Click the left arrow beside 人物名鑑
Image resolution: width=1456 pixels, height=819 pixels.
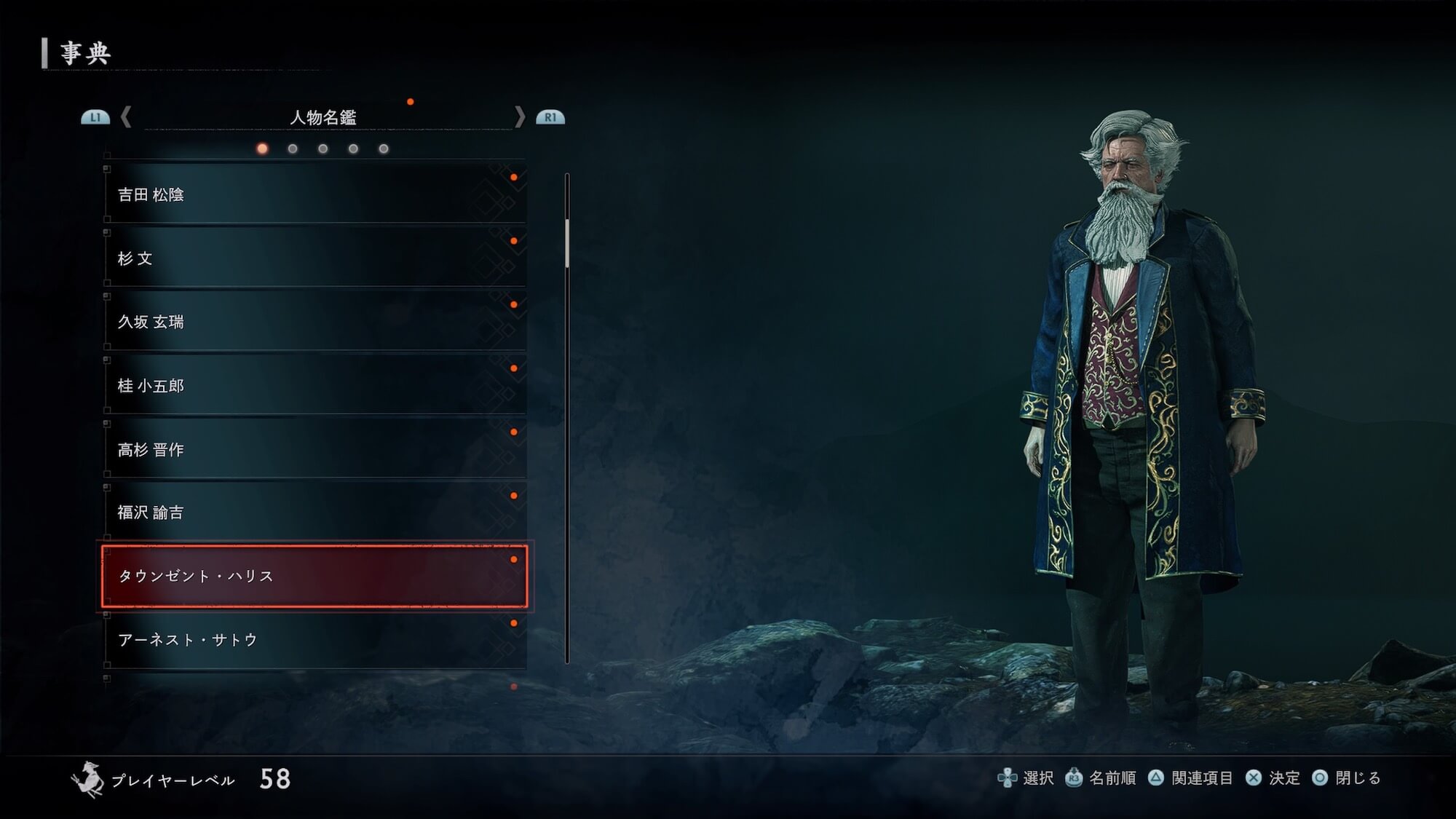[126, 117]
